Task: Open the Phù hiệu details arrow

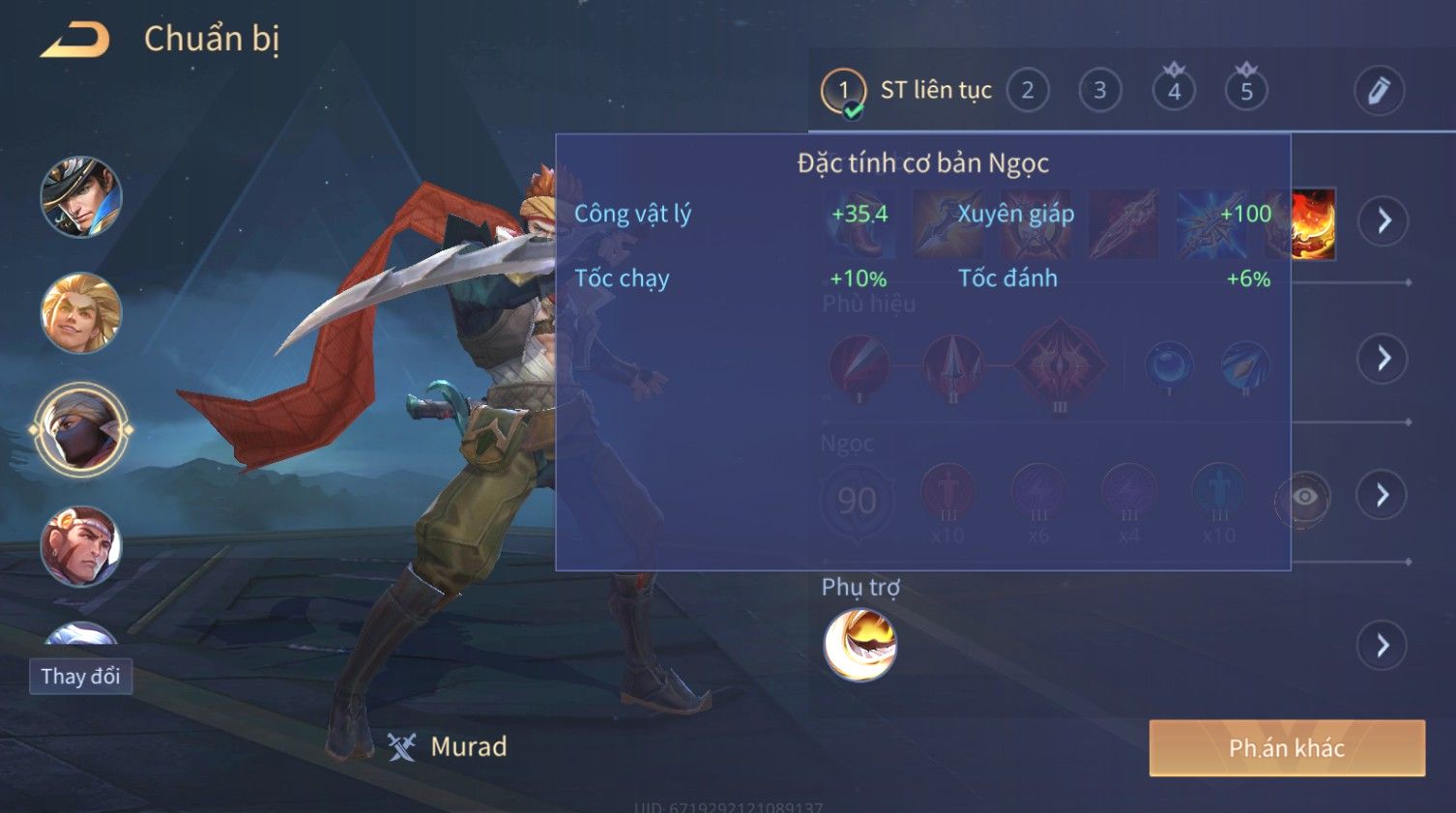Action: (x=1383, y=359)
